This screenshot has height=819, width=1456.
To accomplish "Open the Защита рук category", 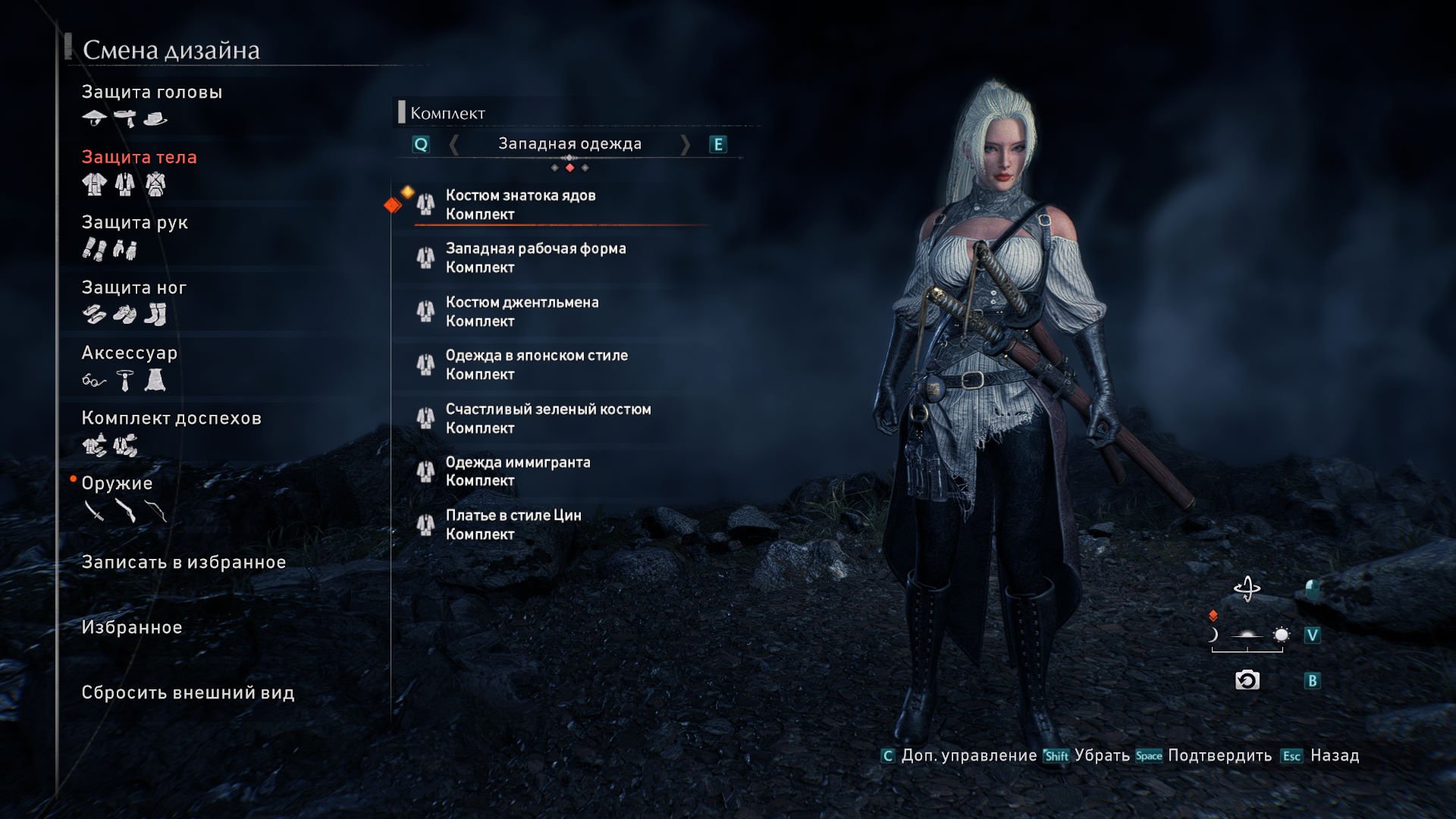I will click(134, 223).
